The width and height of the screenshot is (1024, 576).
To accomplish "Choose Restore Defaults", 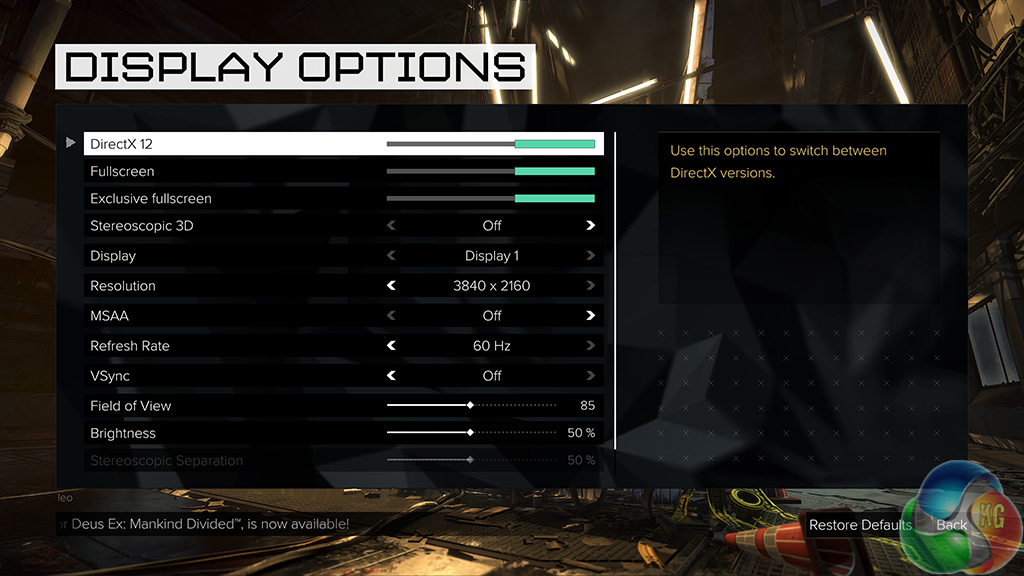I will [860, 525].
